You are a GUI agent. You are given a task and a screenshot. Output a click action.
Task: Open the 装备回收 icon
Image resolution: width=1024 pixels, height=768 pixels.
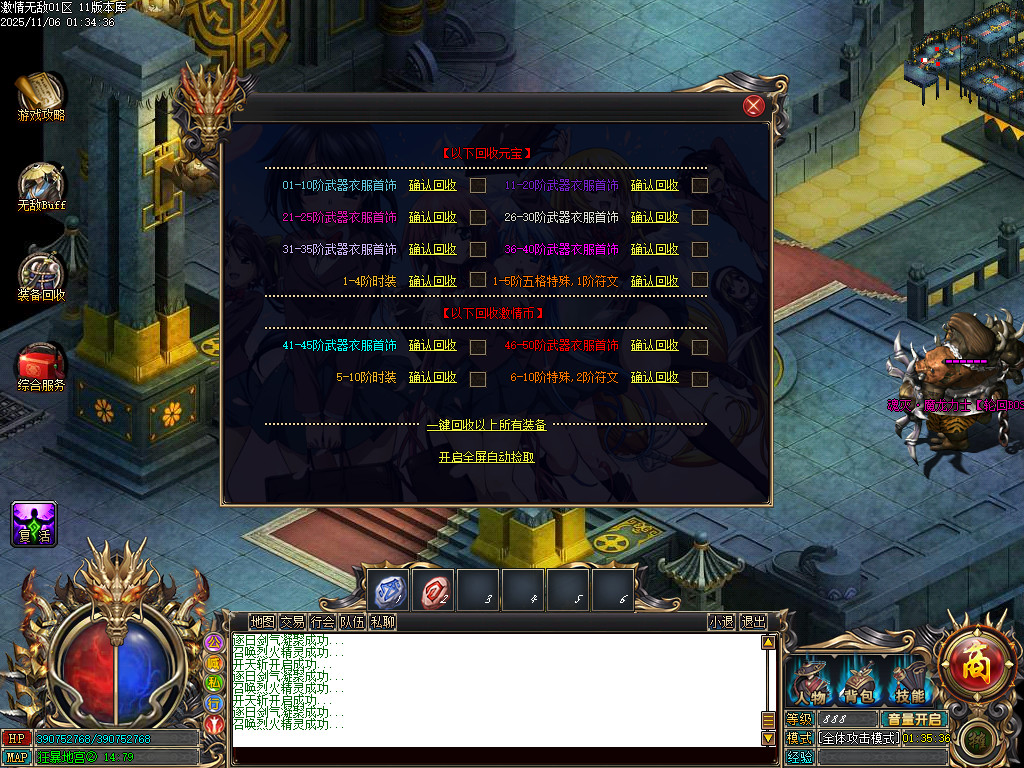click(x=40, y=275)
